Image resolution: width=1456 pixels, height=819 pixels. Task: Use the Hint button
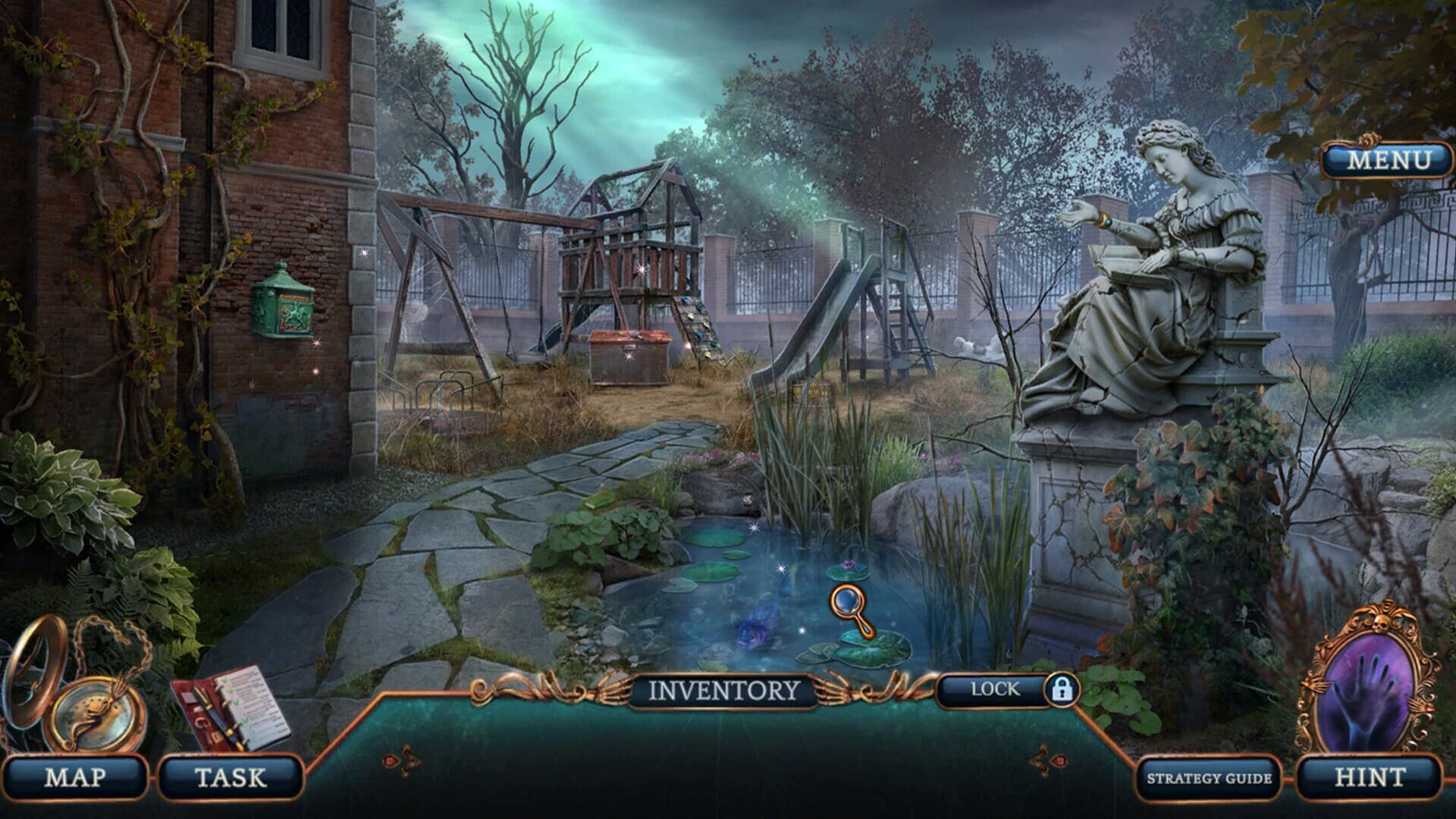tap(1369, 777)
